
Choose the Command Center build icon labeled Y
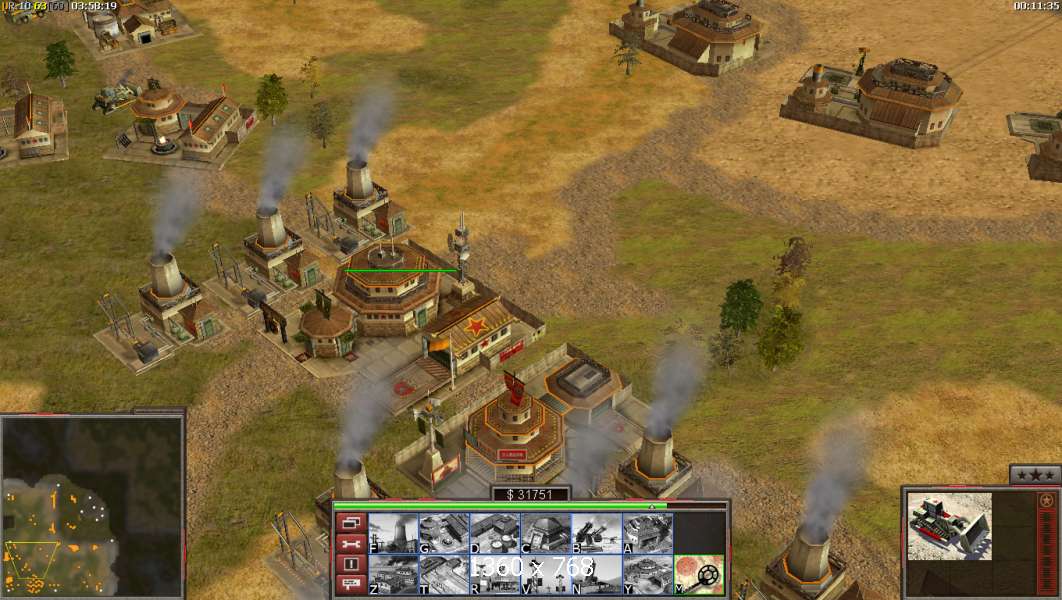pos(648,574)
